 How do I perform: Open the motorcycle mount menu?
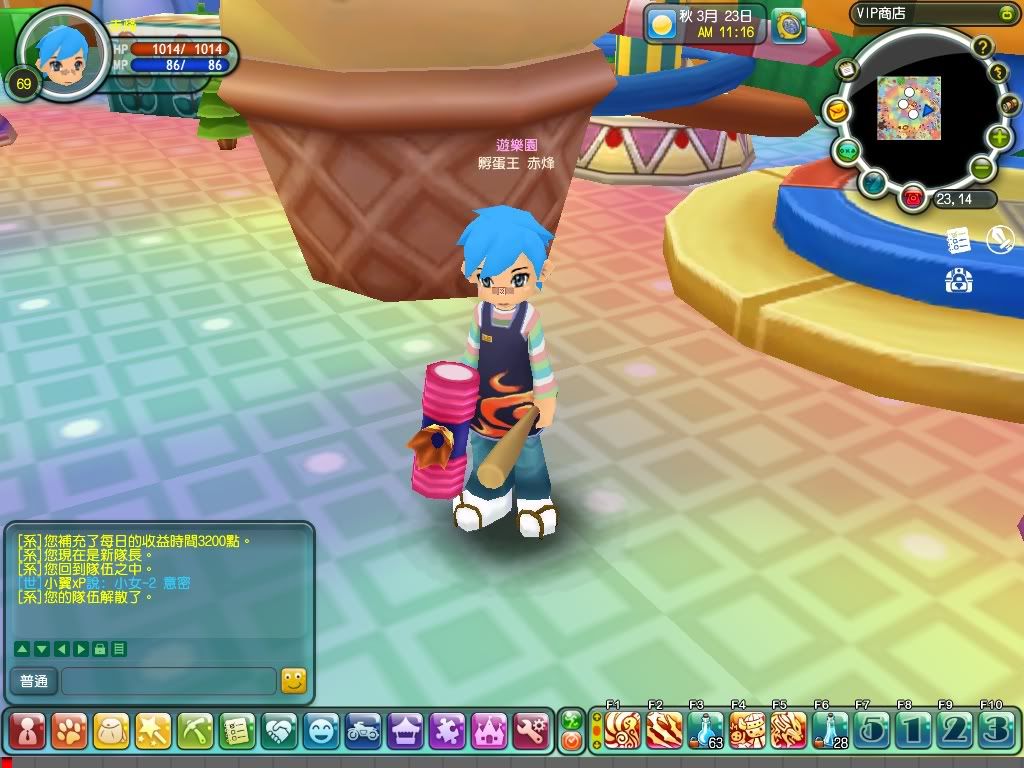(x=363, y=732)
